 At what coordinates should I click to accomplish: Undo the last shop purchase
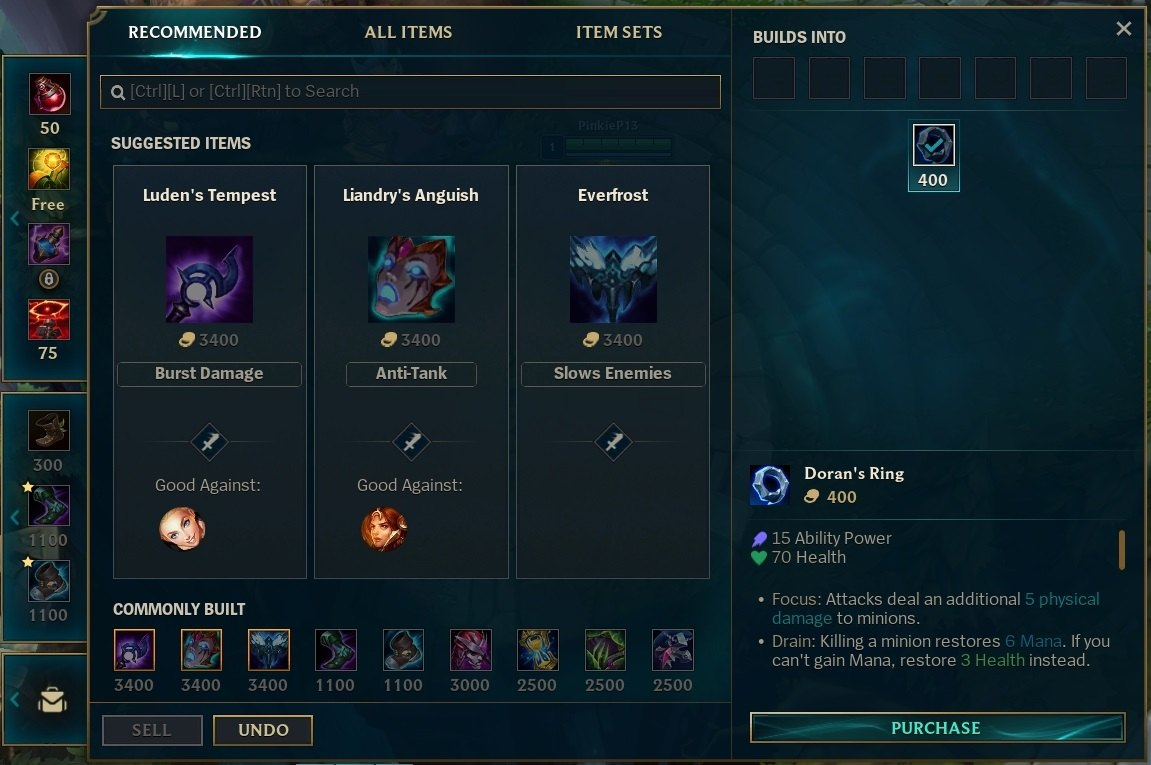[263, 730]
